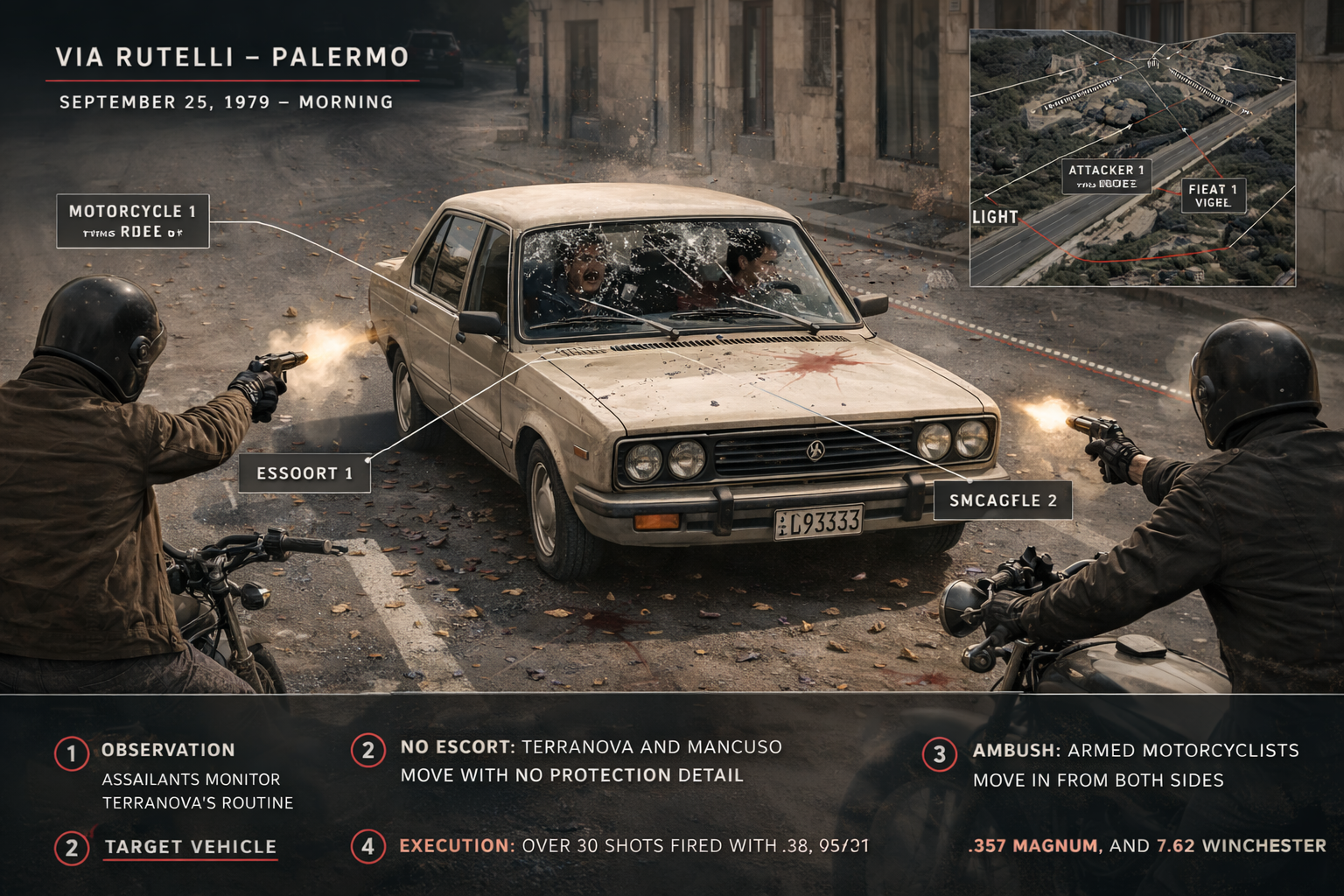Open the No Escort step entry
The width and height of the screenshot is (1344, 896).
pos(457,747)
